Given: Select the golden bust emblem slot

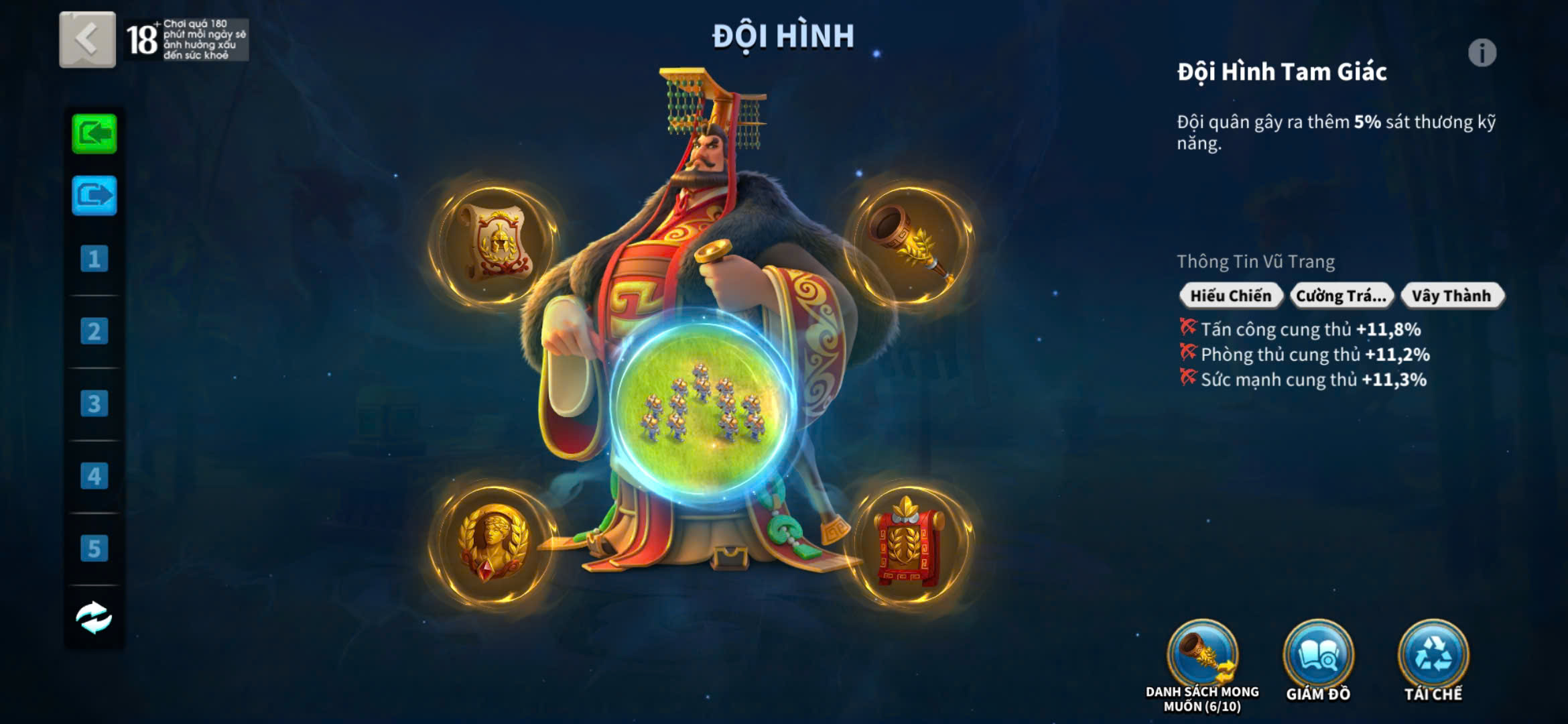Looking at the screenshot, I should point(495,543).
